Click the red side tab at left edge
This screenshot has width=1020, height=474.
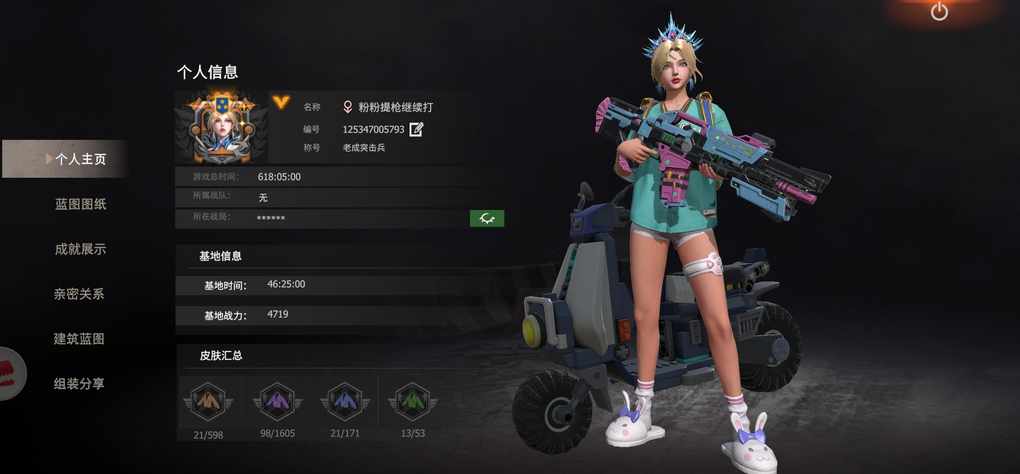point(11,372)
